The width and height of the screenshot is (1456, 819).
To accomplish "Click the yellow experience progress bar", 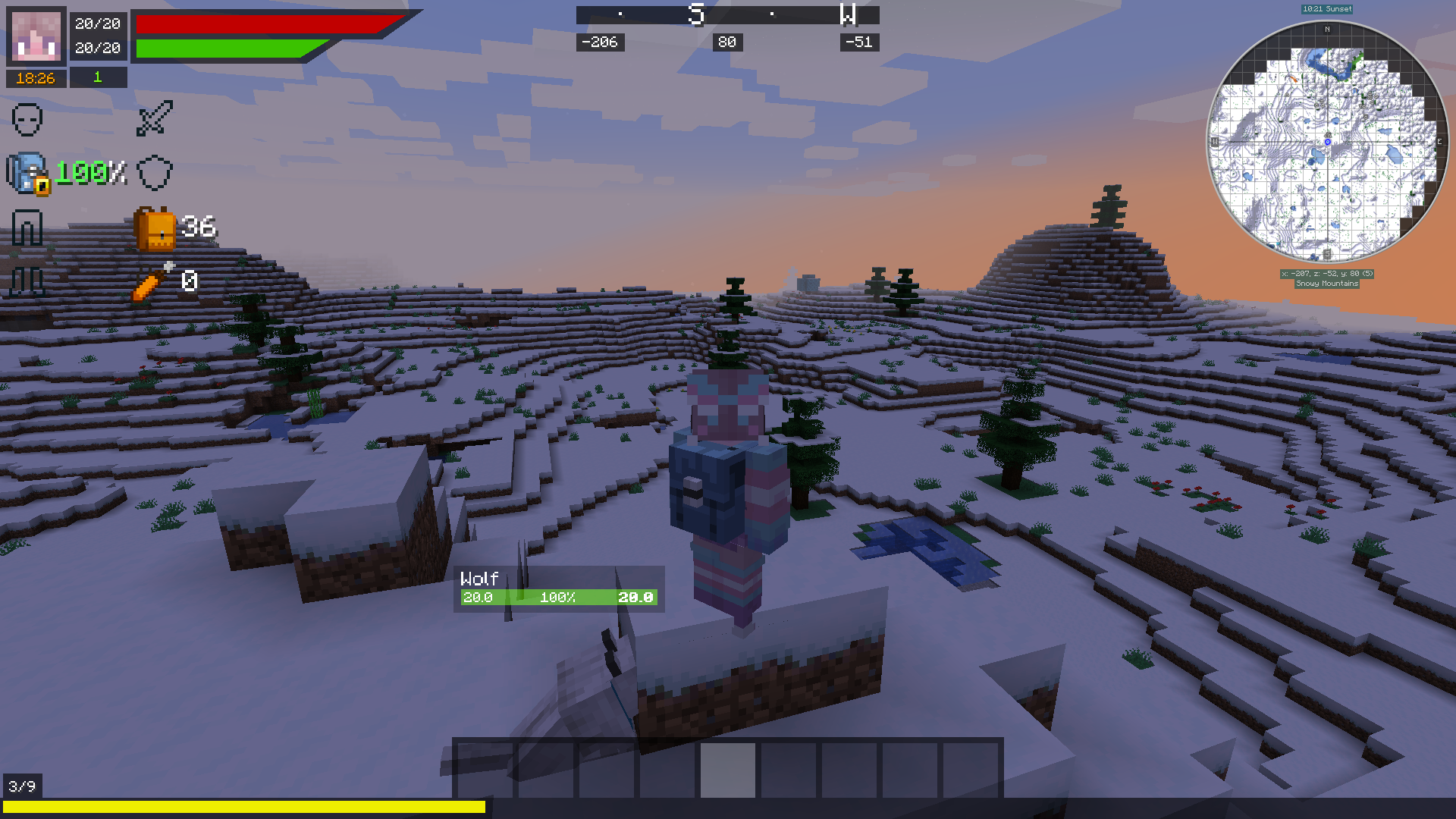I will coord(243,807).
